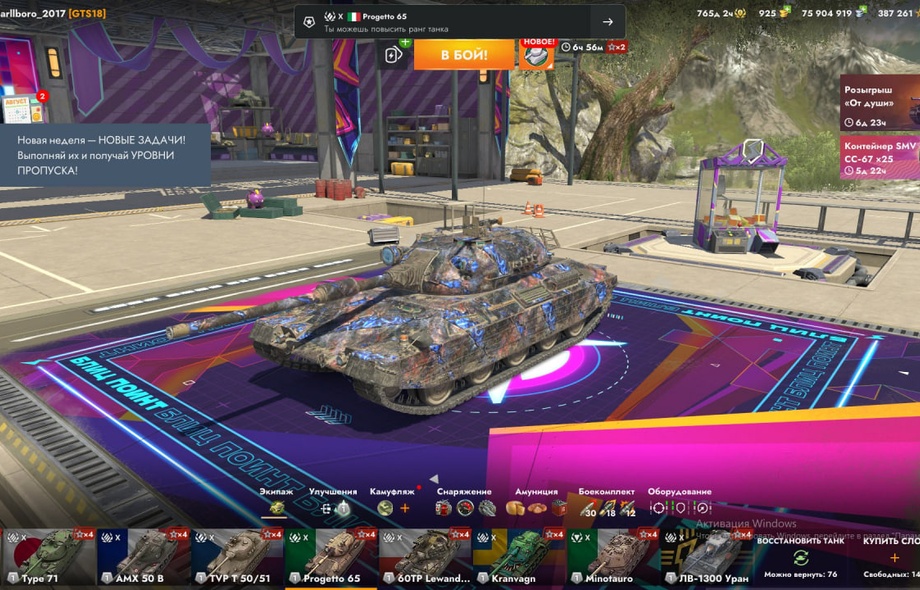Choose the 60TP Lewandowskiego tank
Image resolution: width=920 pixels, height=590 pixels.
point(424,556)
